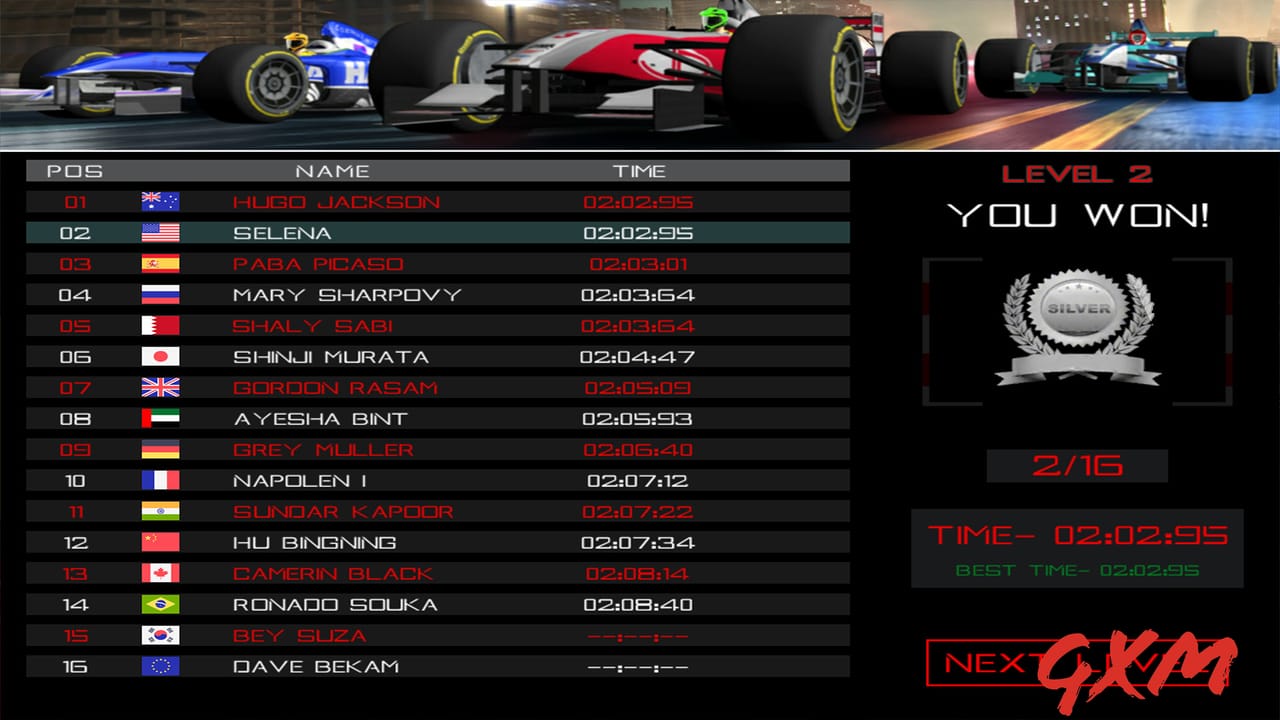Image resolution: width=1280 pixels, height=720 pixels.
Task: Click the 2/16 level progress indicator
Action: pos(1077,464)
